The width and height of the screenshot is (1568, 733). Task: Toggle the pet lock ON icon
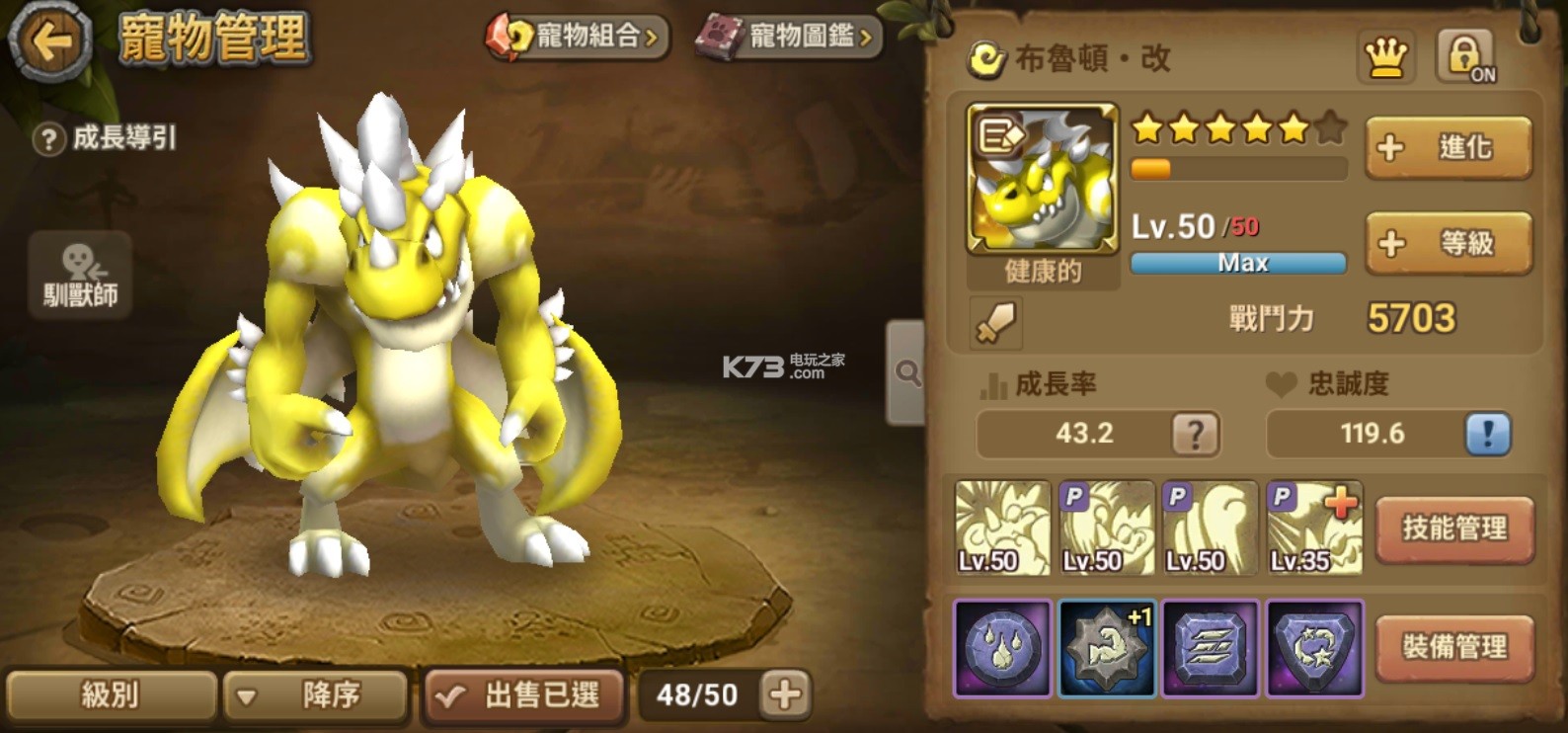pyautogui.click(x=1465, y=56)
